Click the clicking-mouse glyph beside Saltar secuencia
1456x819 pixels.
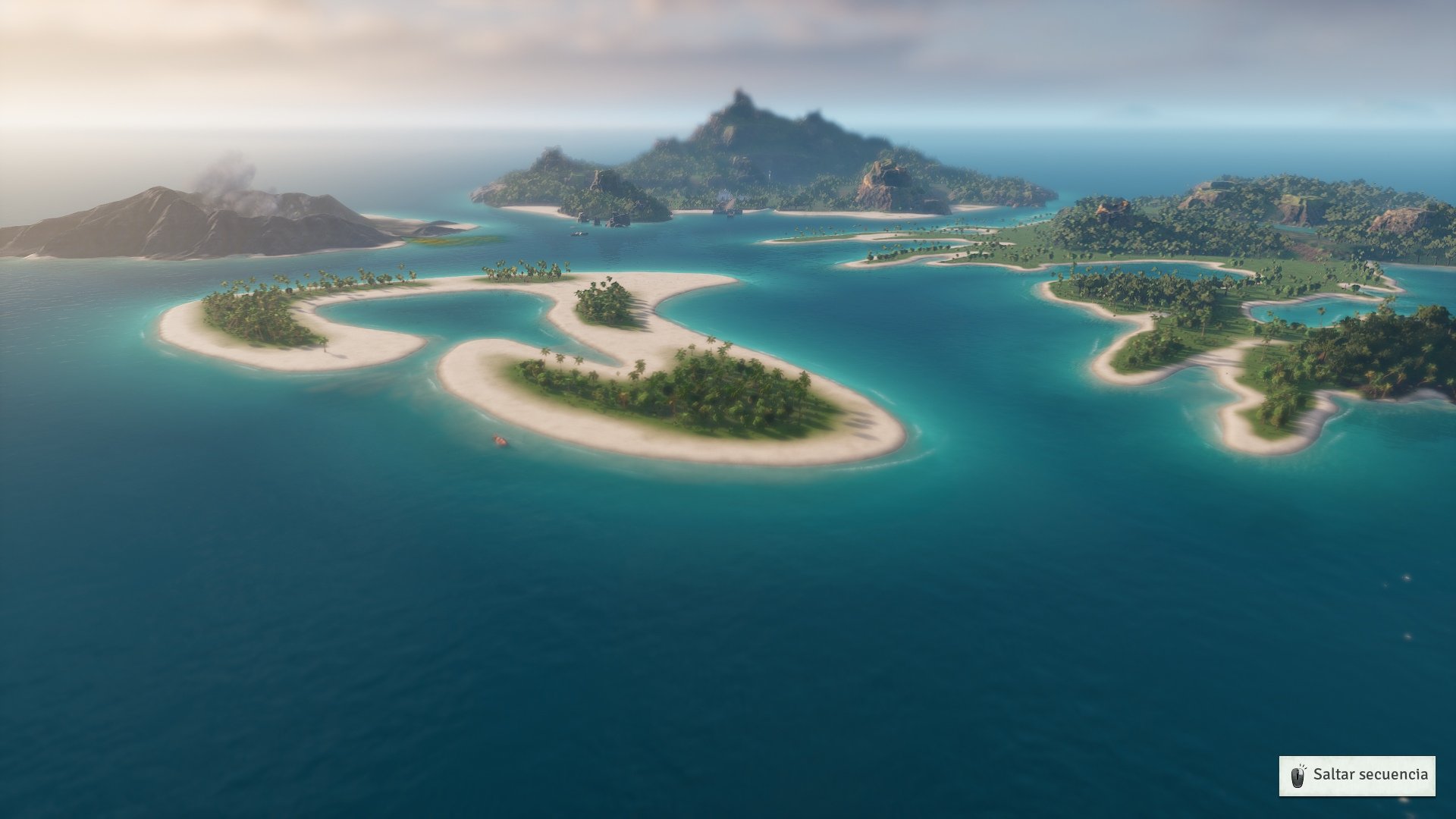click(x=1298, y=775)
